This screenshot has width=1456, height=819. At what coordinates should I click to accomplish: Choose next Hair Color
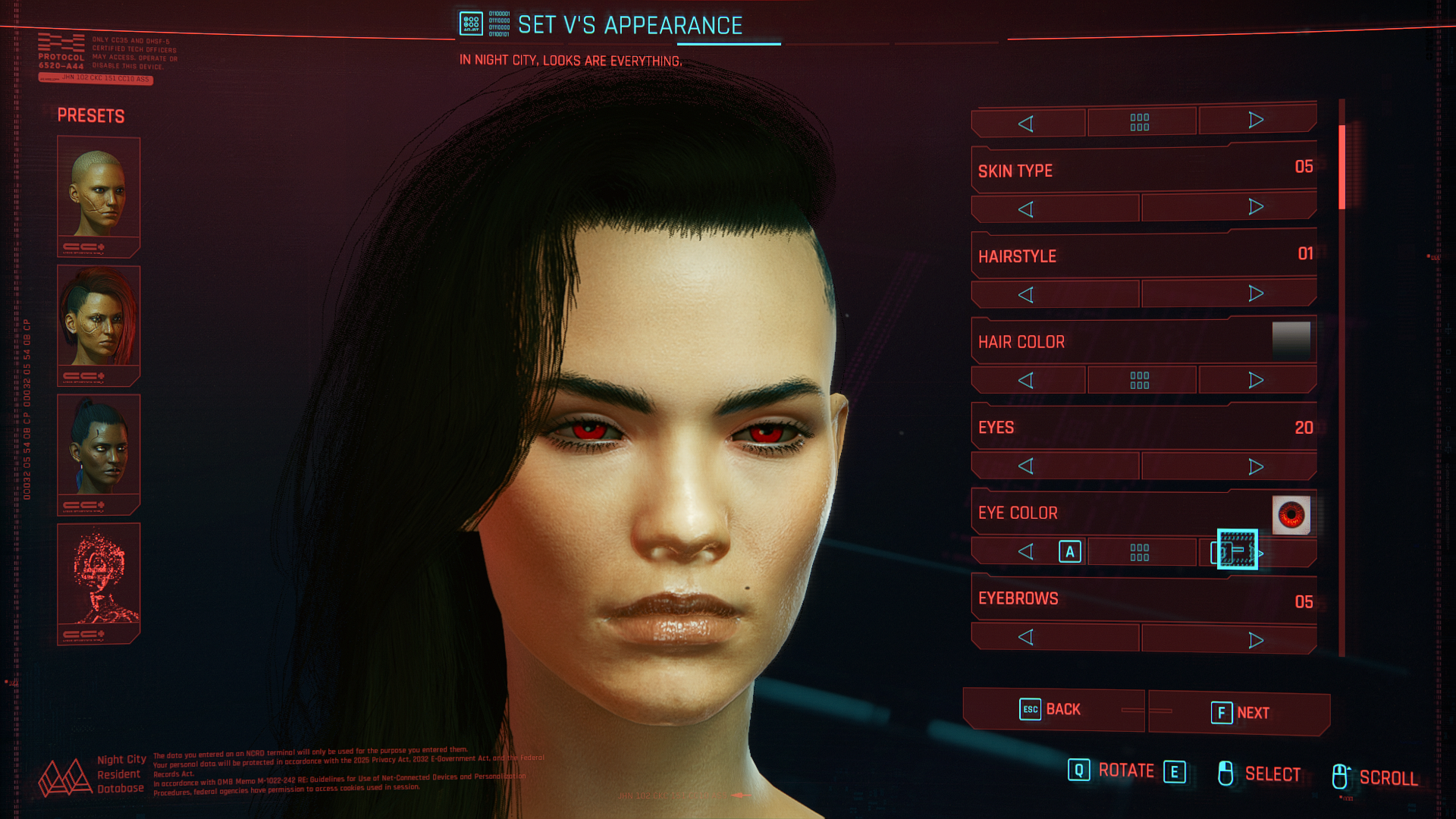click(x=1256, y=380)
